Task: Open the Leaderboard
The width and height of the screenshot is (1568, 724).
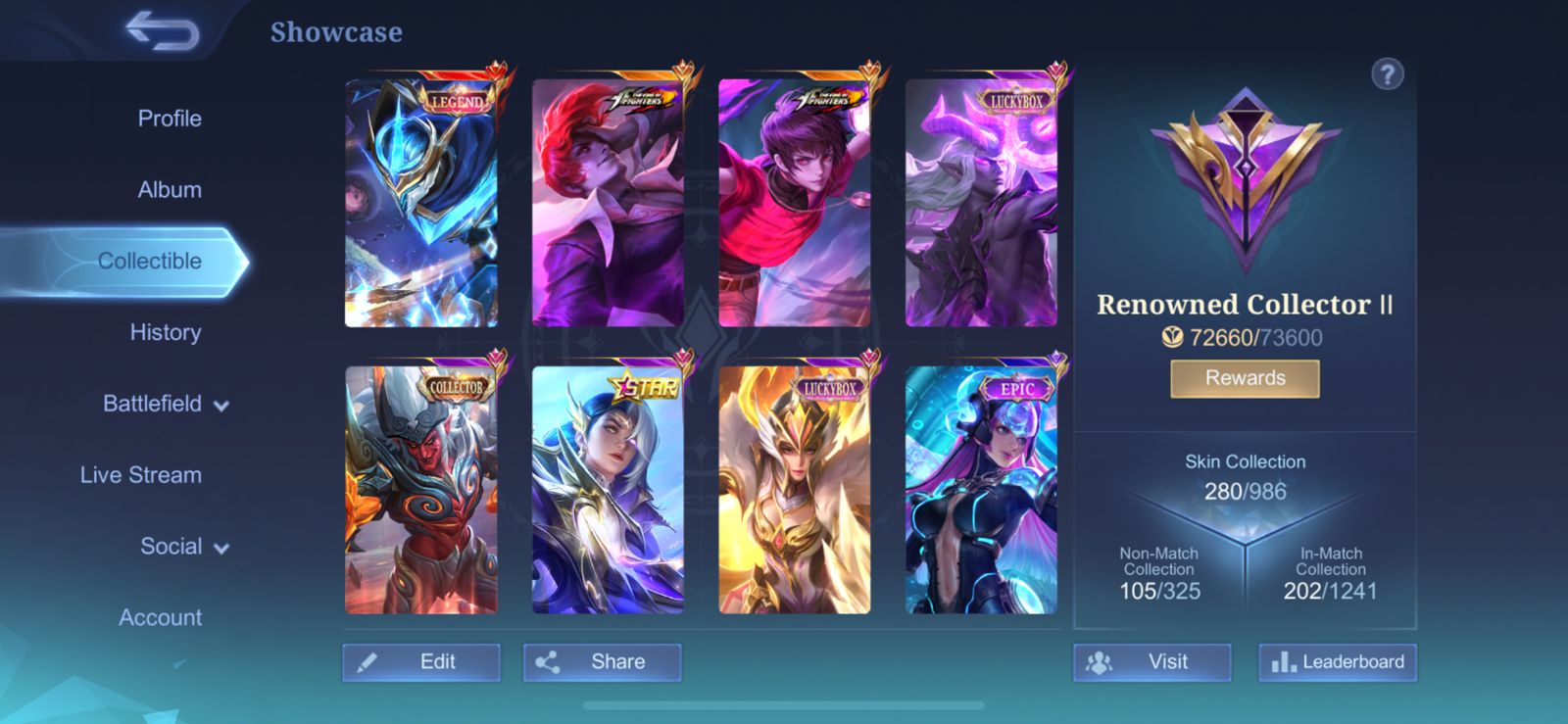Action: [1337, 661]
